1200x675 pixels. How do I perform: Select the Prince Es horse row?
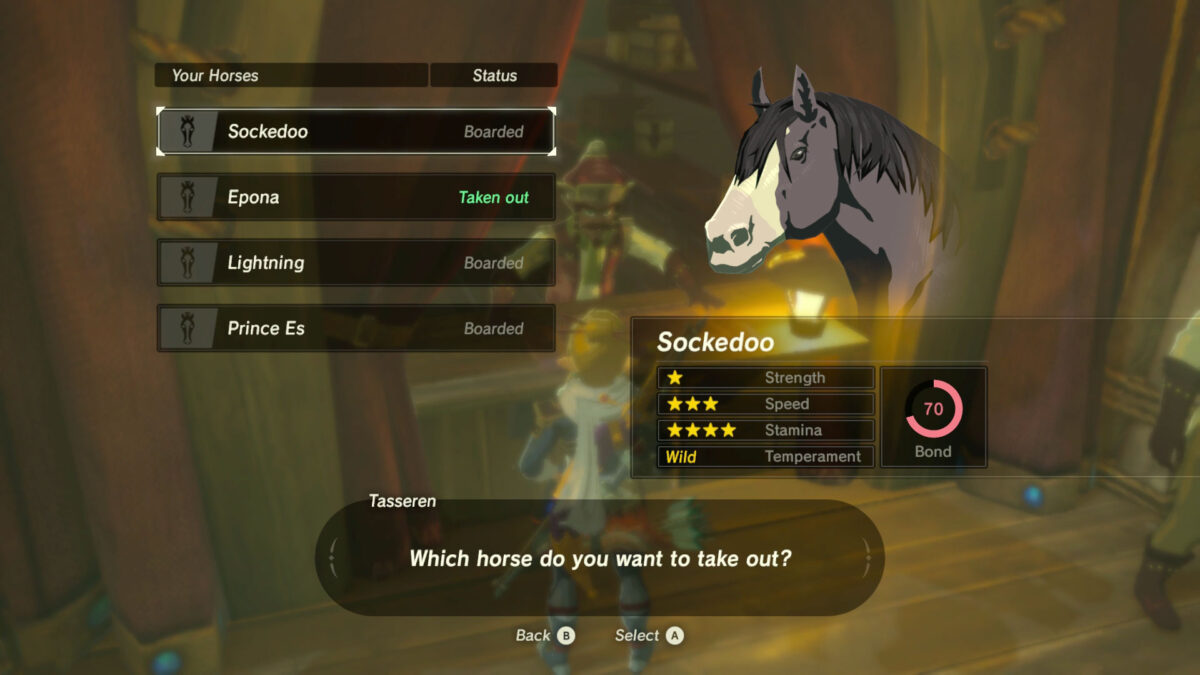pos(355,328)
